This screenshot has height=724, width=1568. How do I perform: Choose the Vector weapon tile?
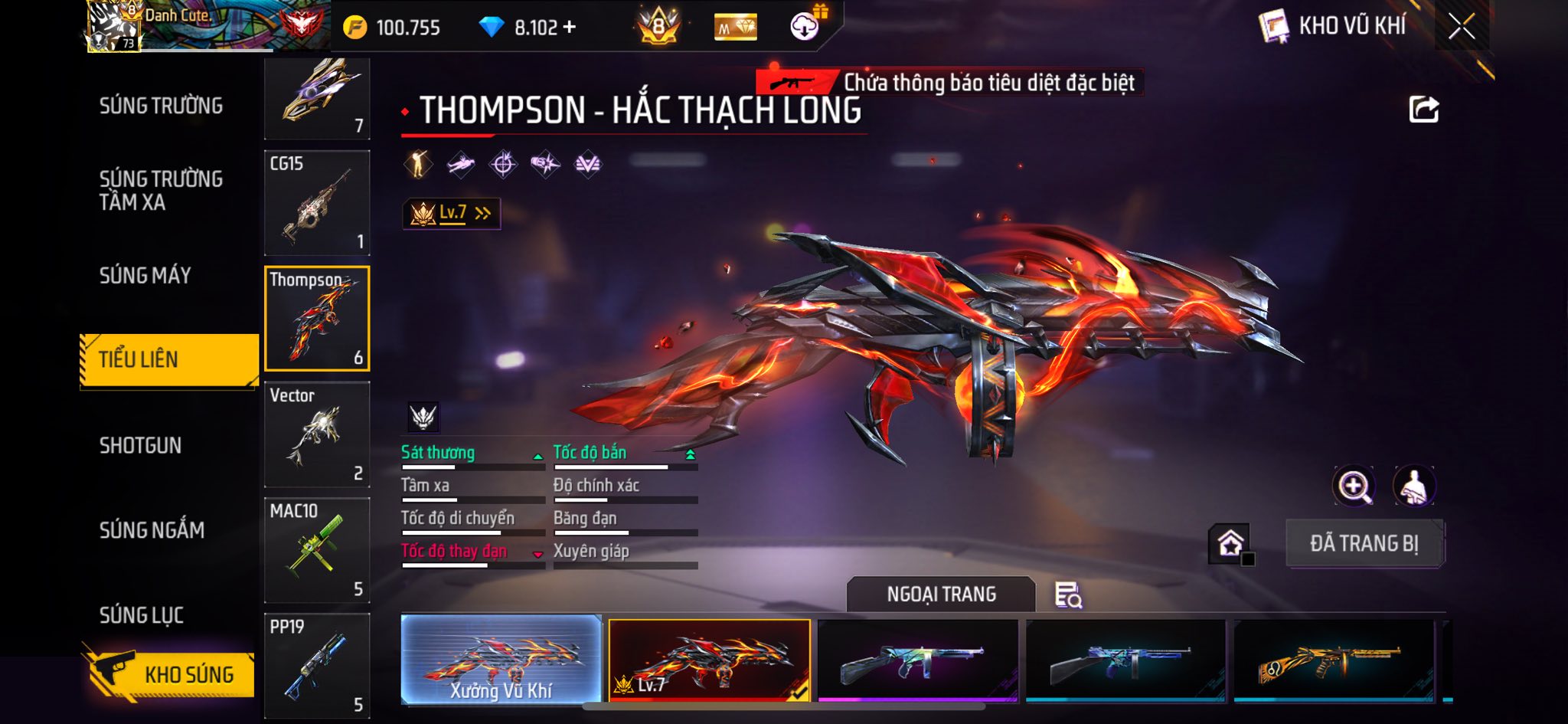click(x=317, y=434)
